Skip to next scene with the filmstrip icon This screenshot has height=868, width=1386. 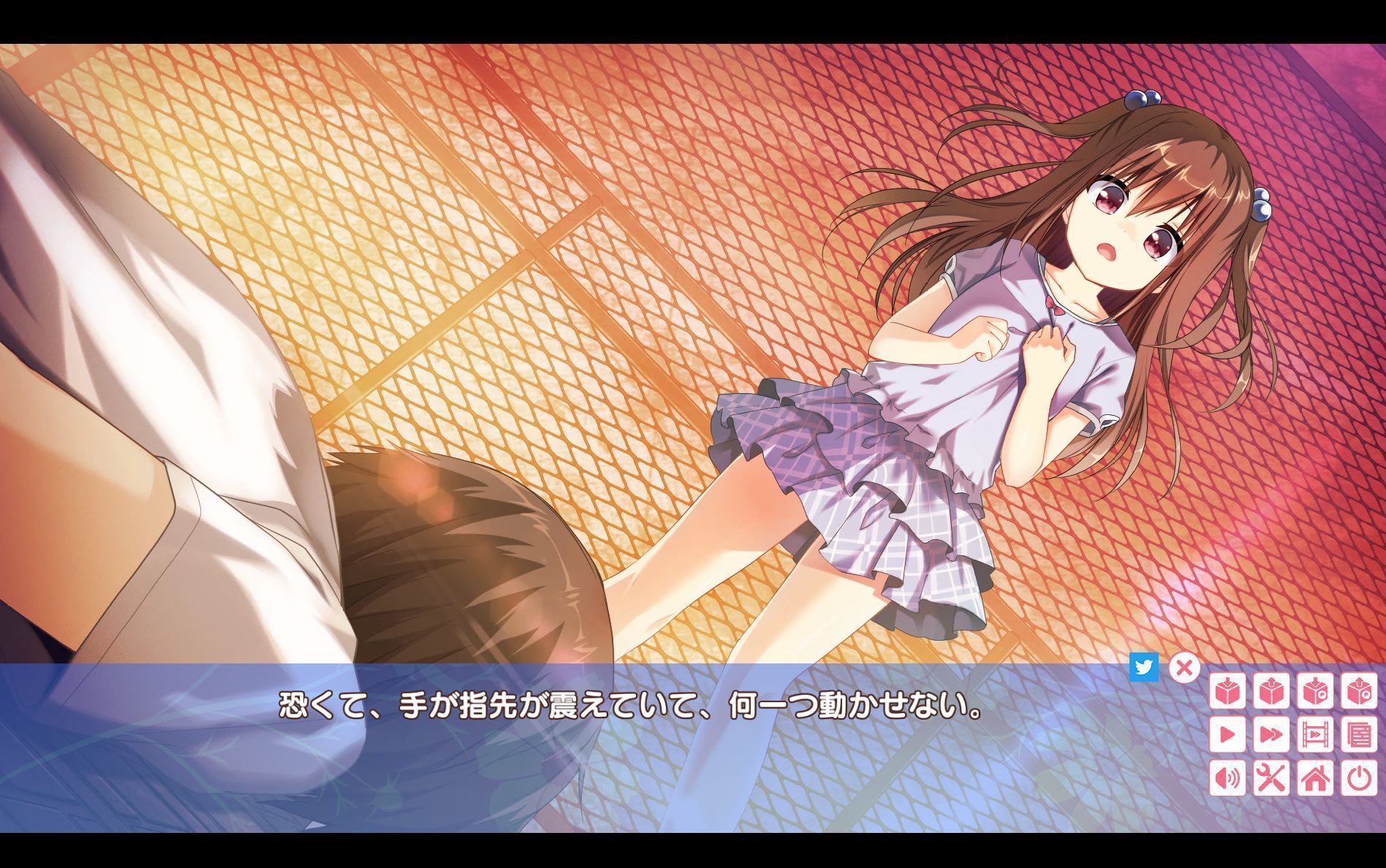[x=1316, y=735]
